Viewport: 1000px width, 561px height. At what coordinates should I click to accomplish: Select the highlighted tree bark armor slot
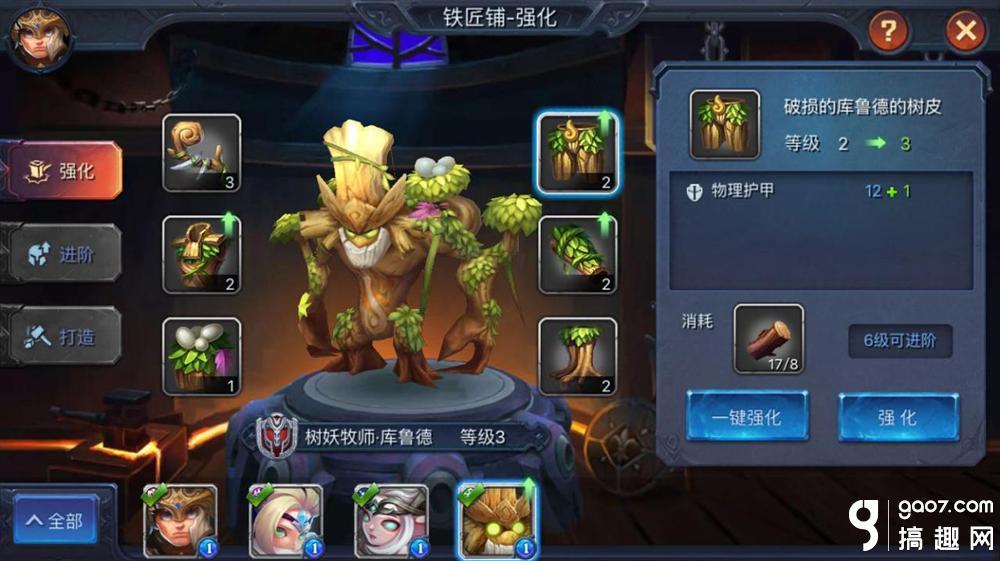(577, 153)
